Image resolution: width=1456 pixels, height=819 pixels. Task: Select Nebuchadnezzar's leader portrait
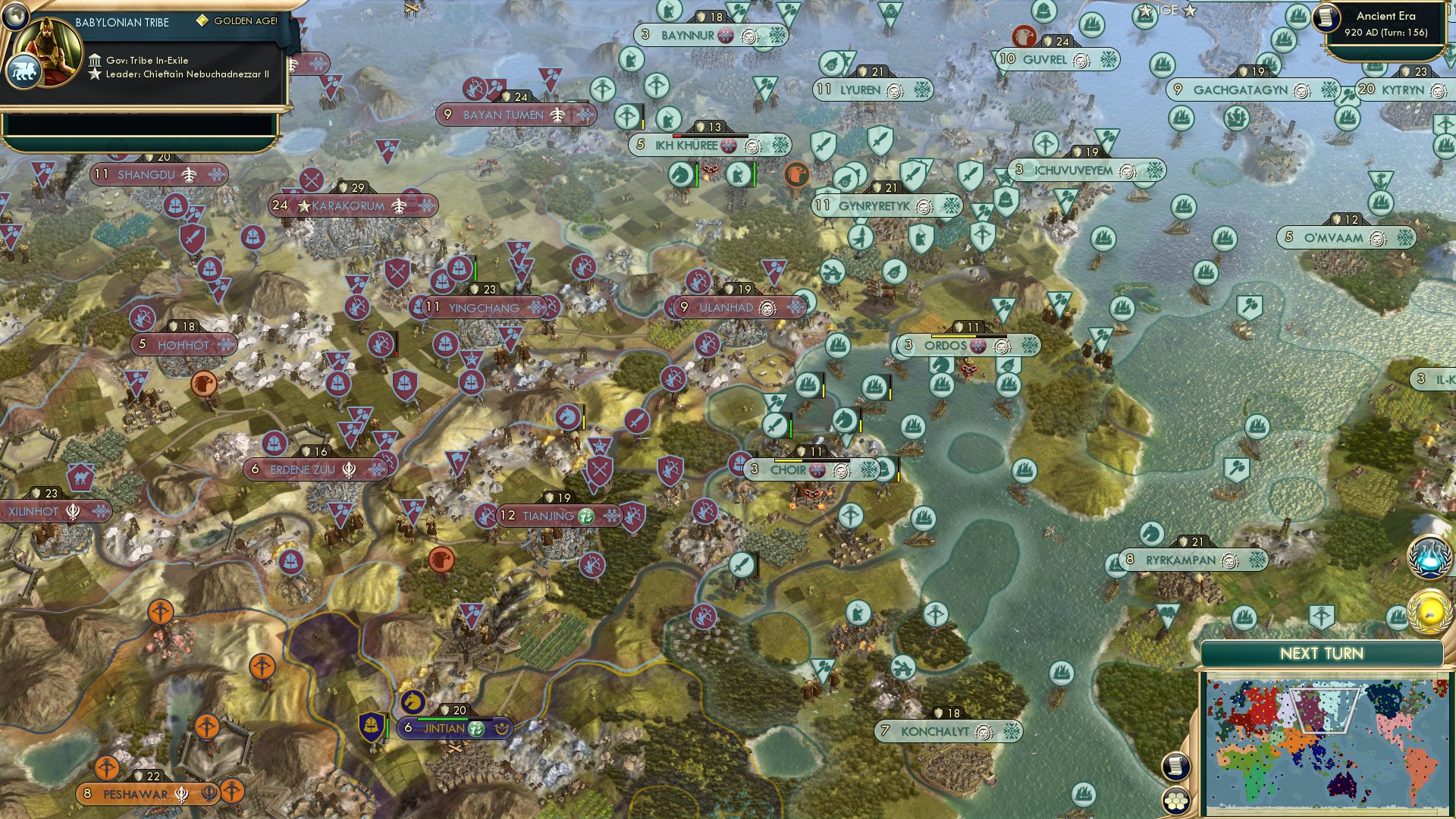tap(47, 47)
